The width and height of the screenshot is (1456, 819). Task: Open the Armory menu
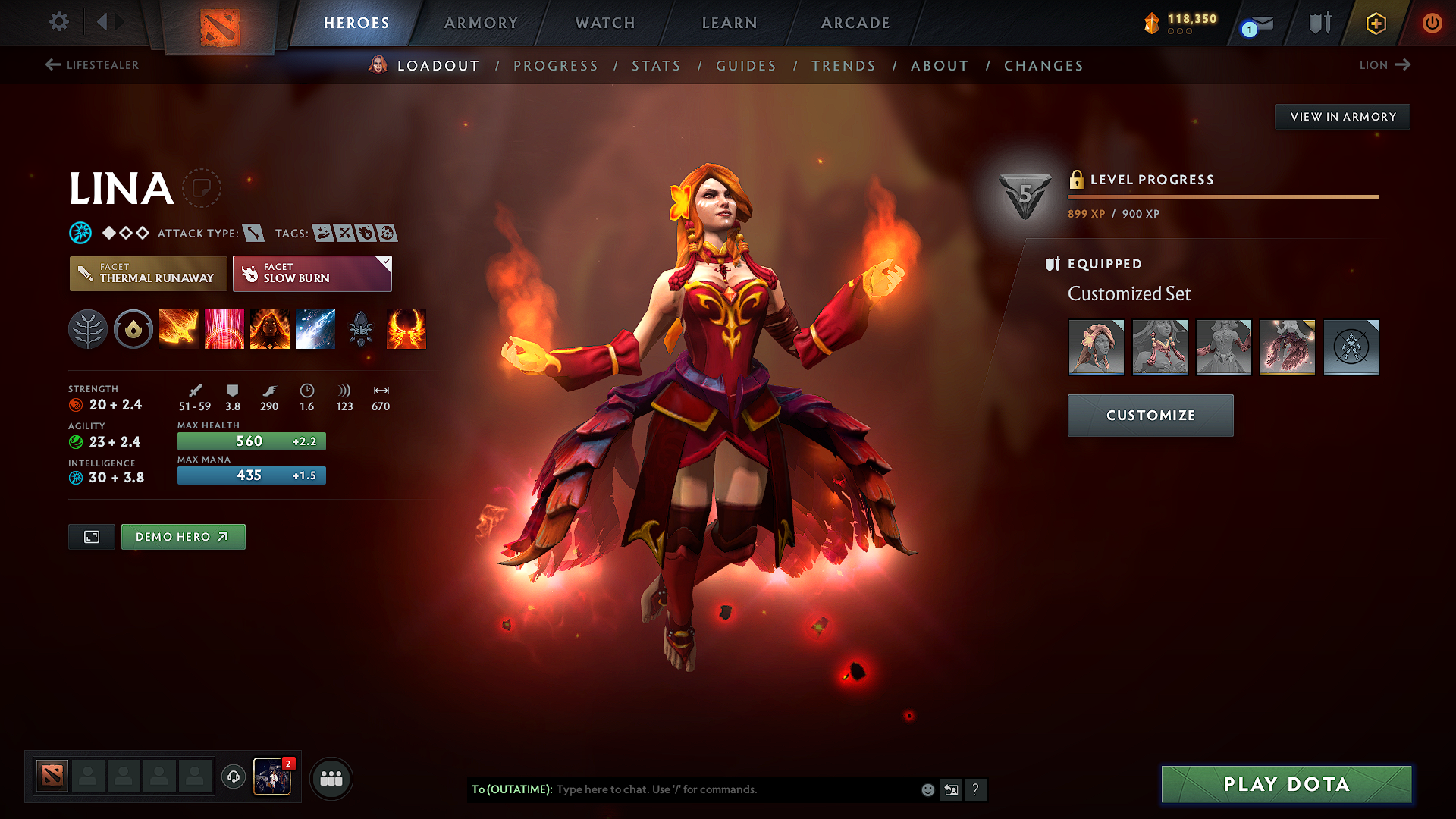pyautogui.click(x=481, y=23)
